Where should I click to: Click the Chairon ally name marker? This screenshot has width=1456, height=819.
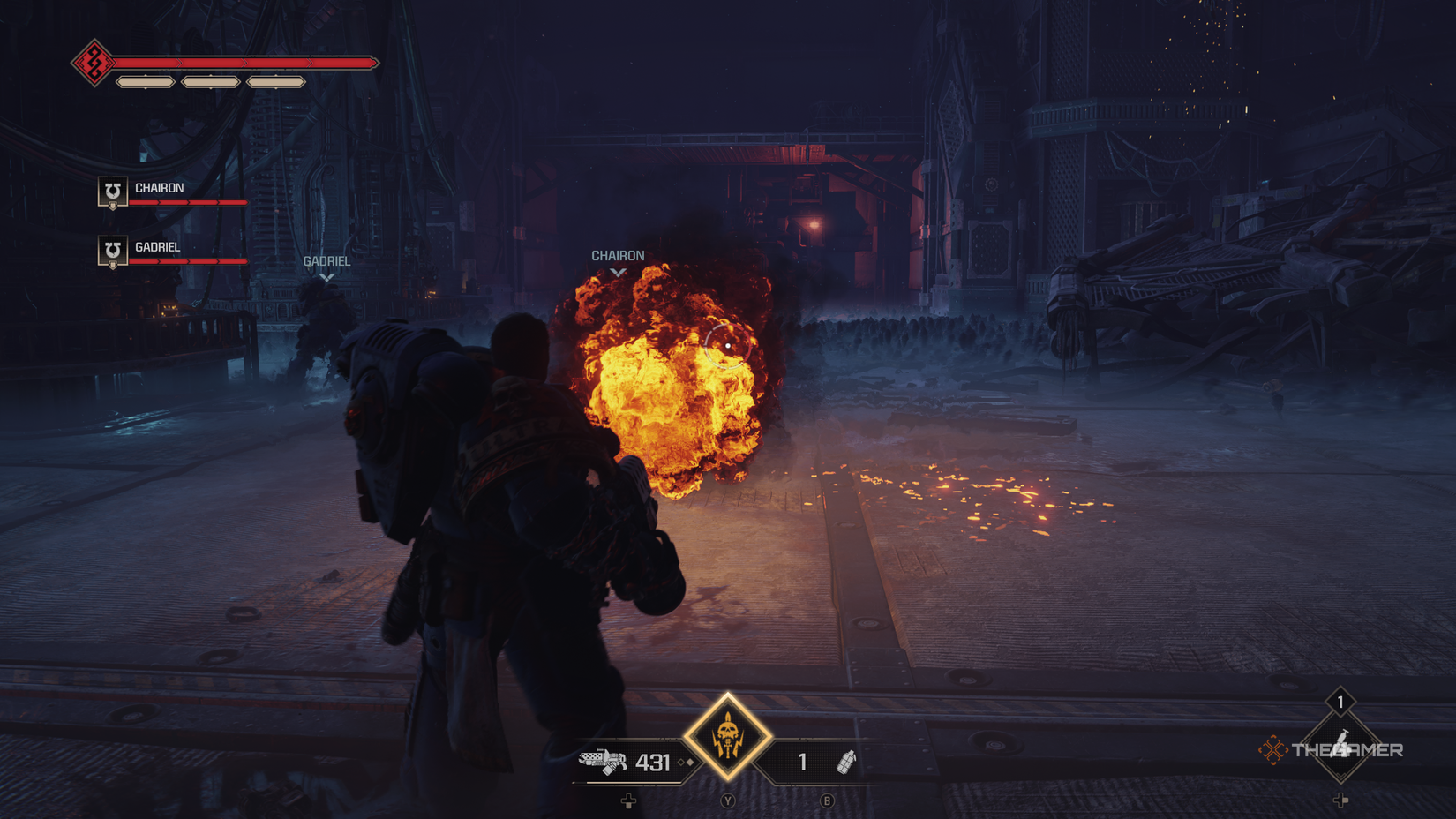point(618,256)
